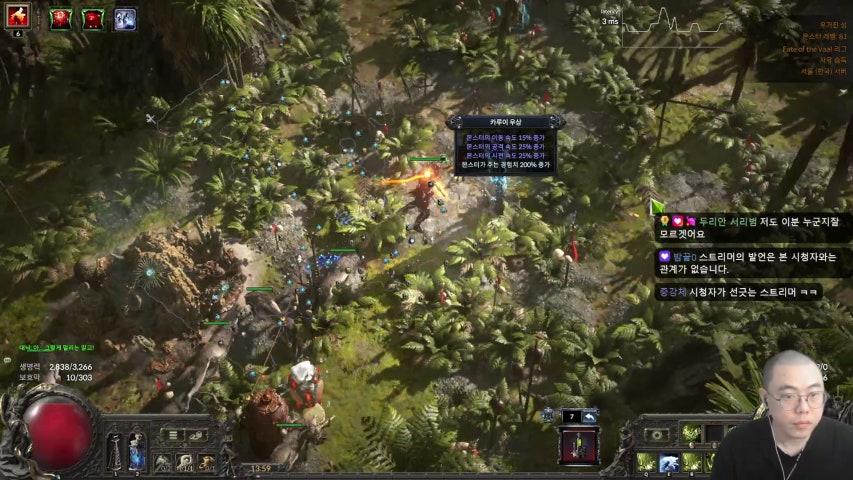Activate the white-blue frost skill icon
The width and height of the screenshot is (853, 480).
tap(669, 462)
